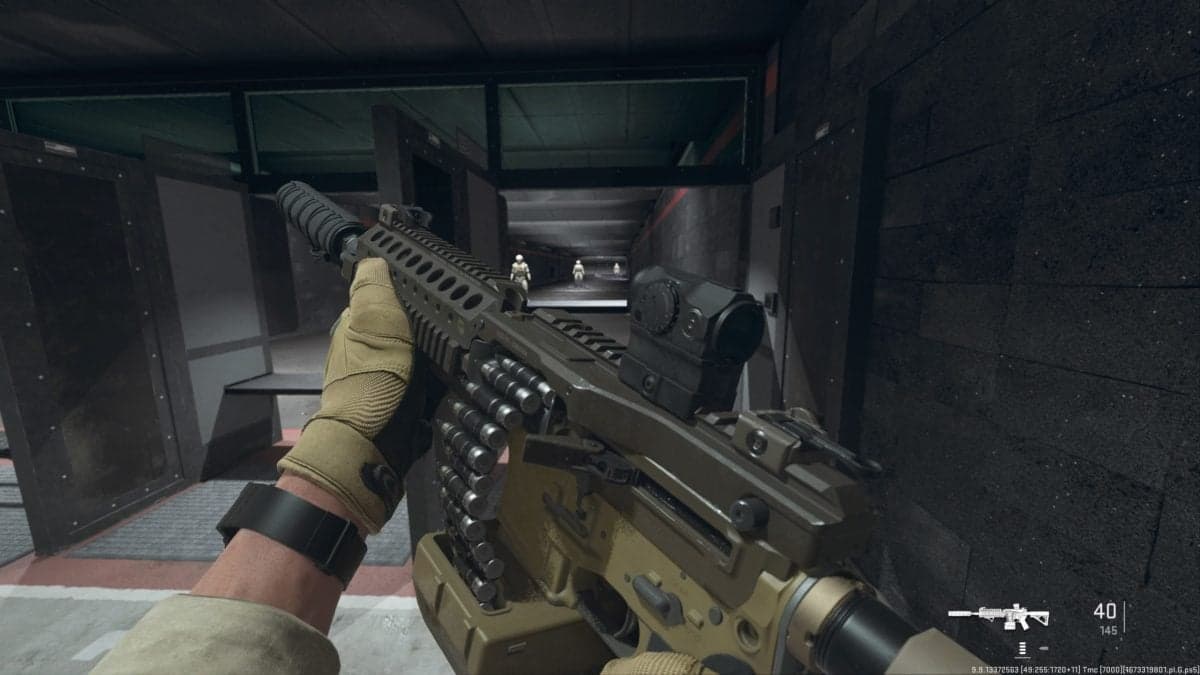Select the equipped rifle weapon icon
The width and height of the screenshot is (1200, 675).
(998, 615)
